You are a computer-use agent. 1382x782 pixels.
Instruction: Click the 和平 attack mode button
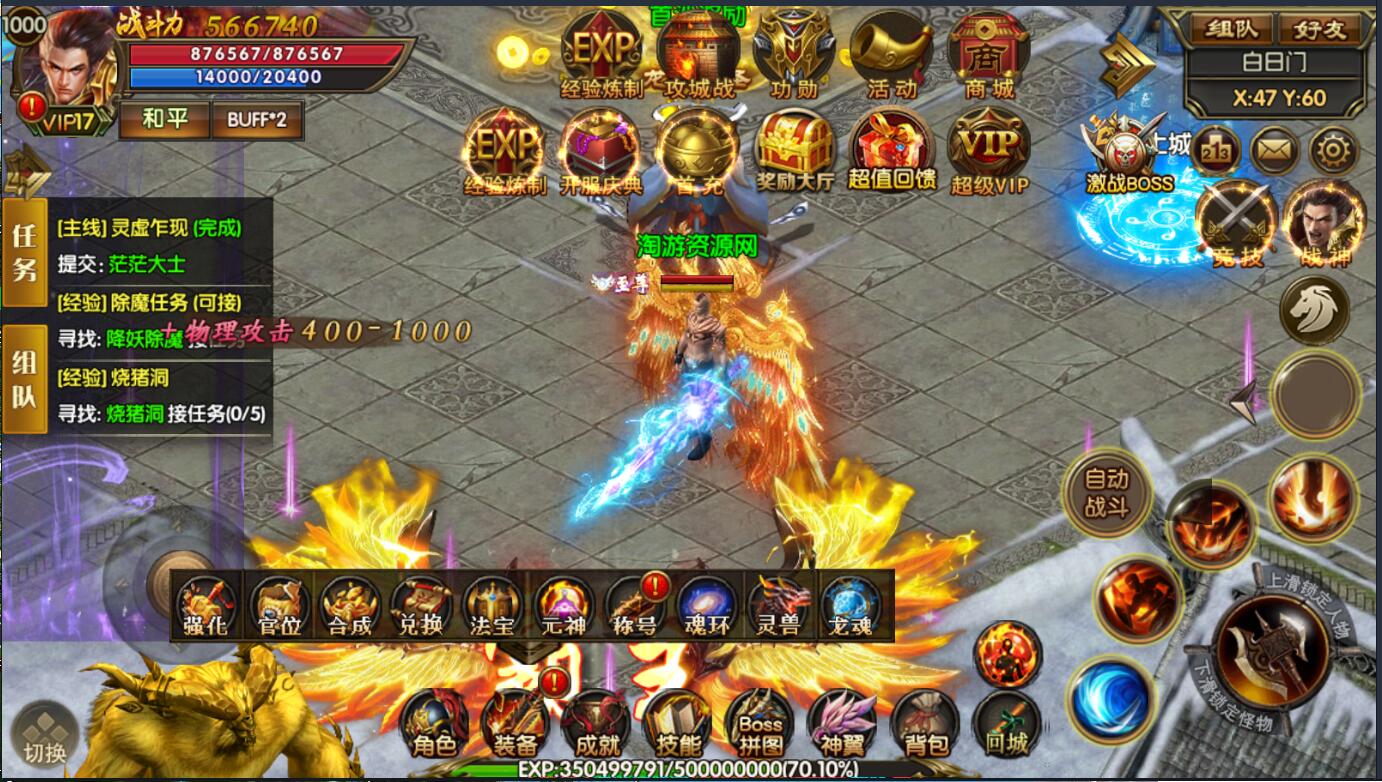click(x=165, y=120)
